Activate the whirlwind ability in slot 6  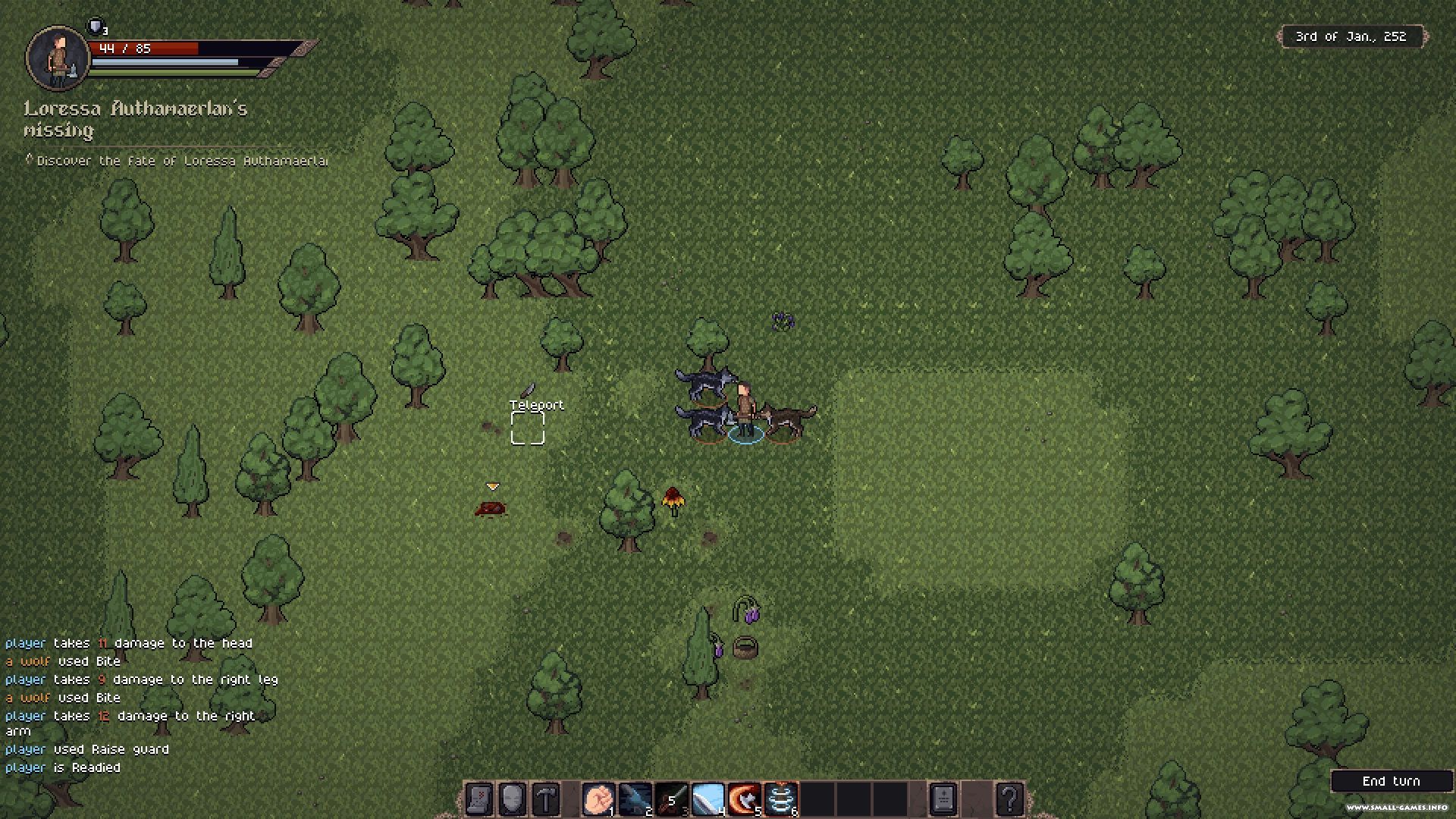point(780,799)
